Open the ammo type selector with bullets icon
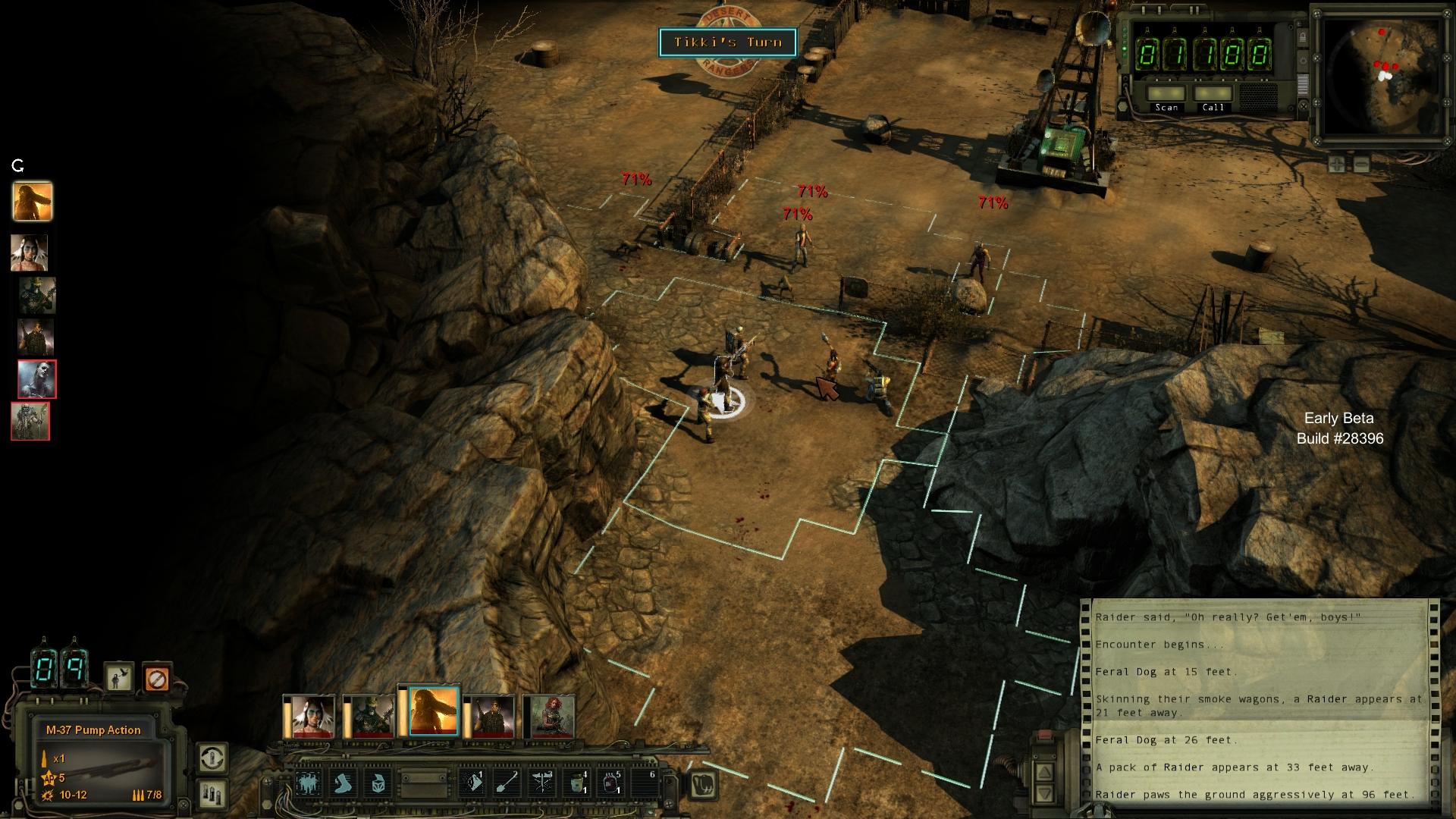This screenshot has width=1456, height=819. click(212, 794)
